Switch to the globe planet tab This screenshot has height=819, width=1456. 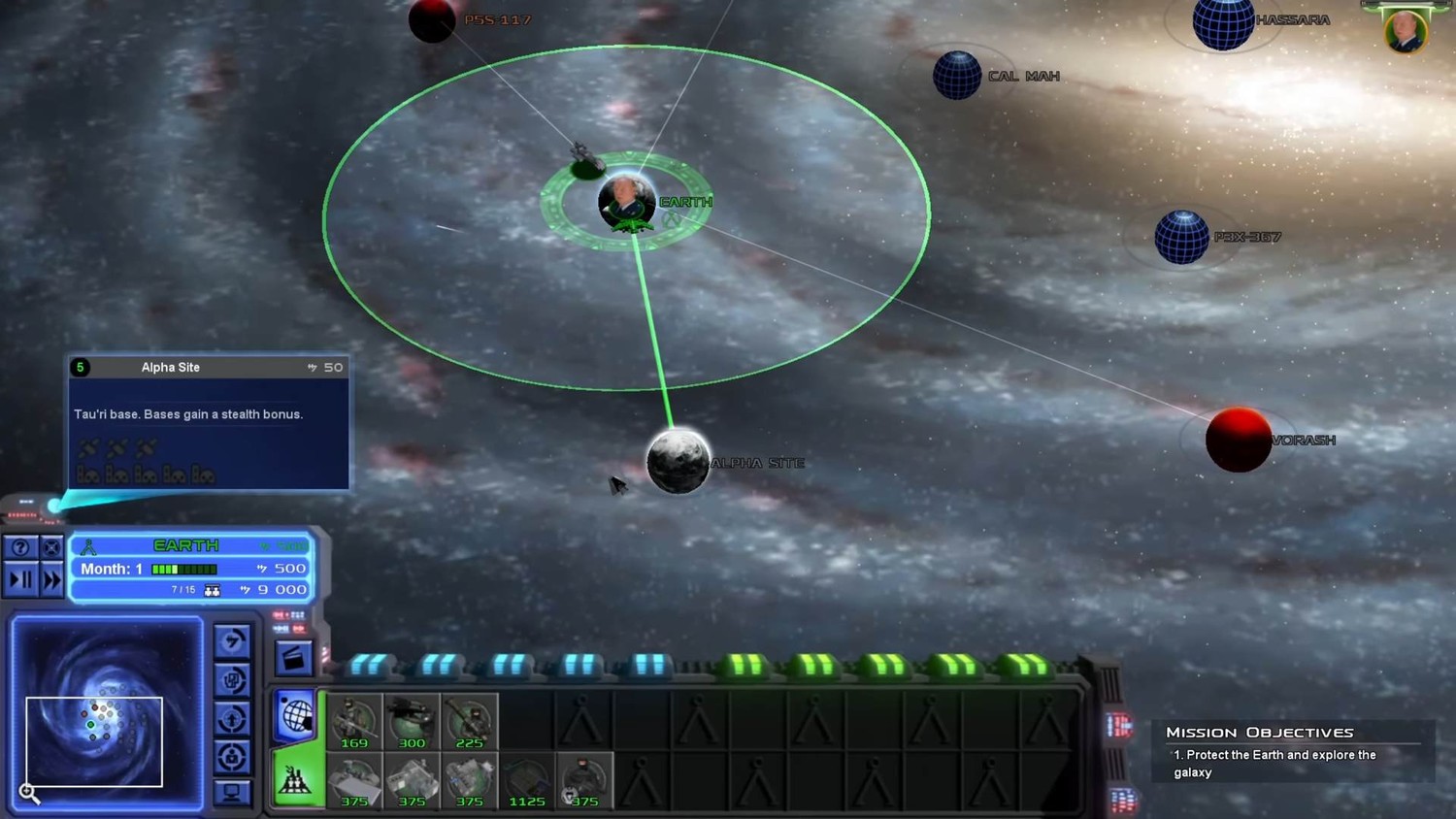click(x=295, y=716)
